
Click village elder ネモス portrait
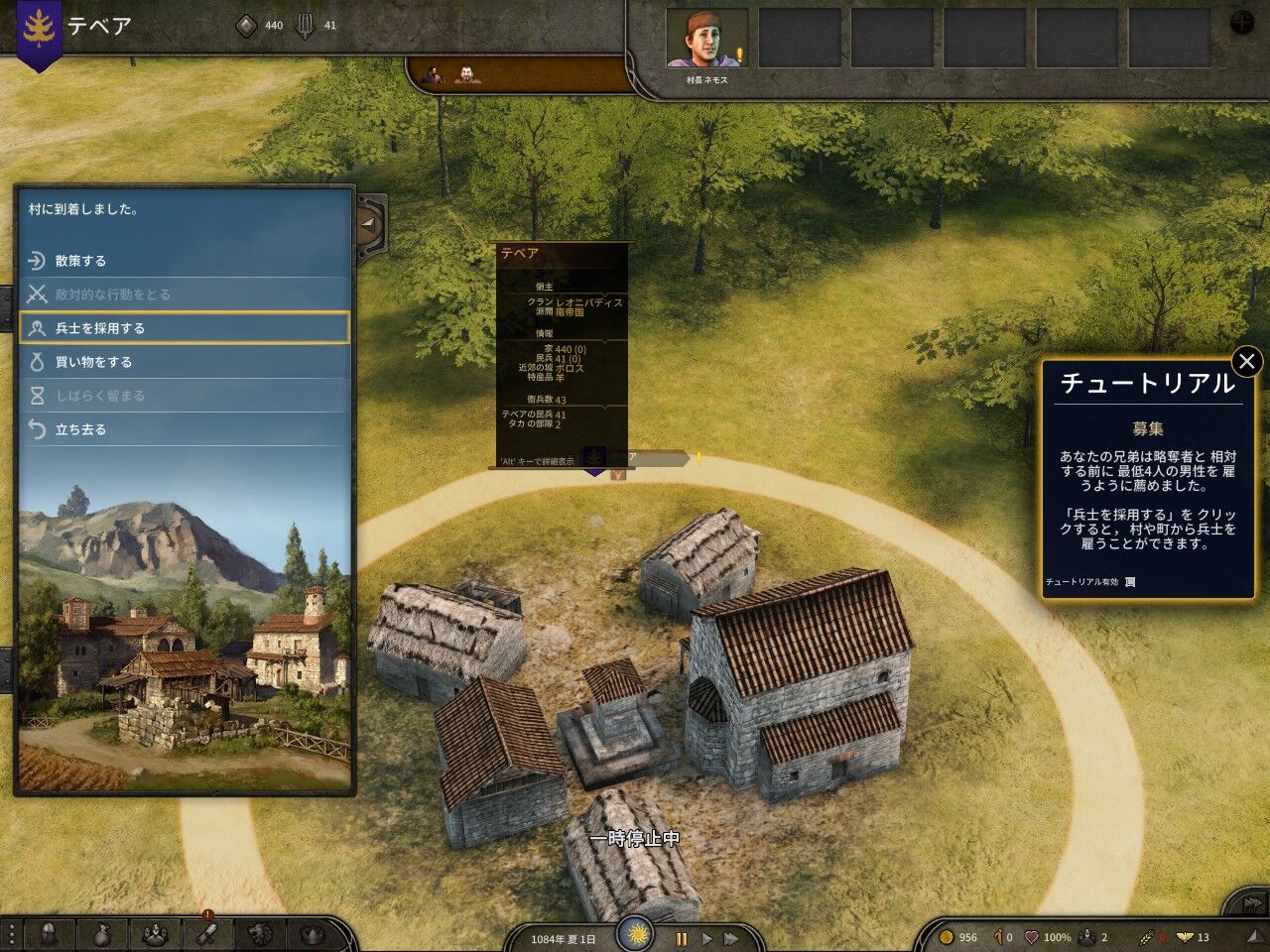tap(705, 39)
